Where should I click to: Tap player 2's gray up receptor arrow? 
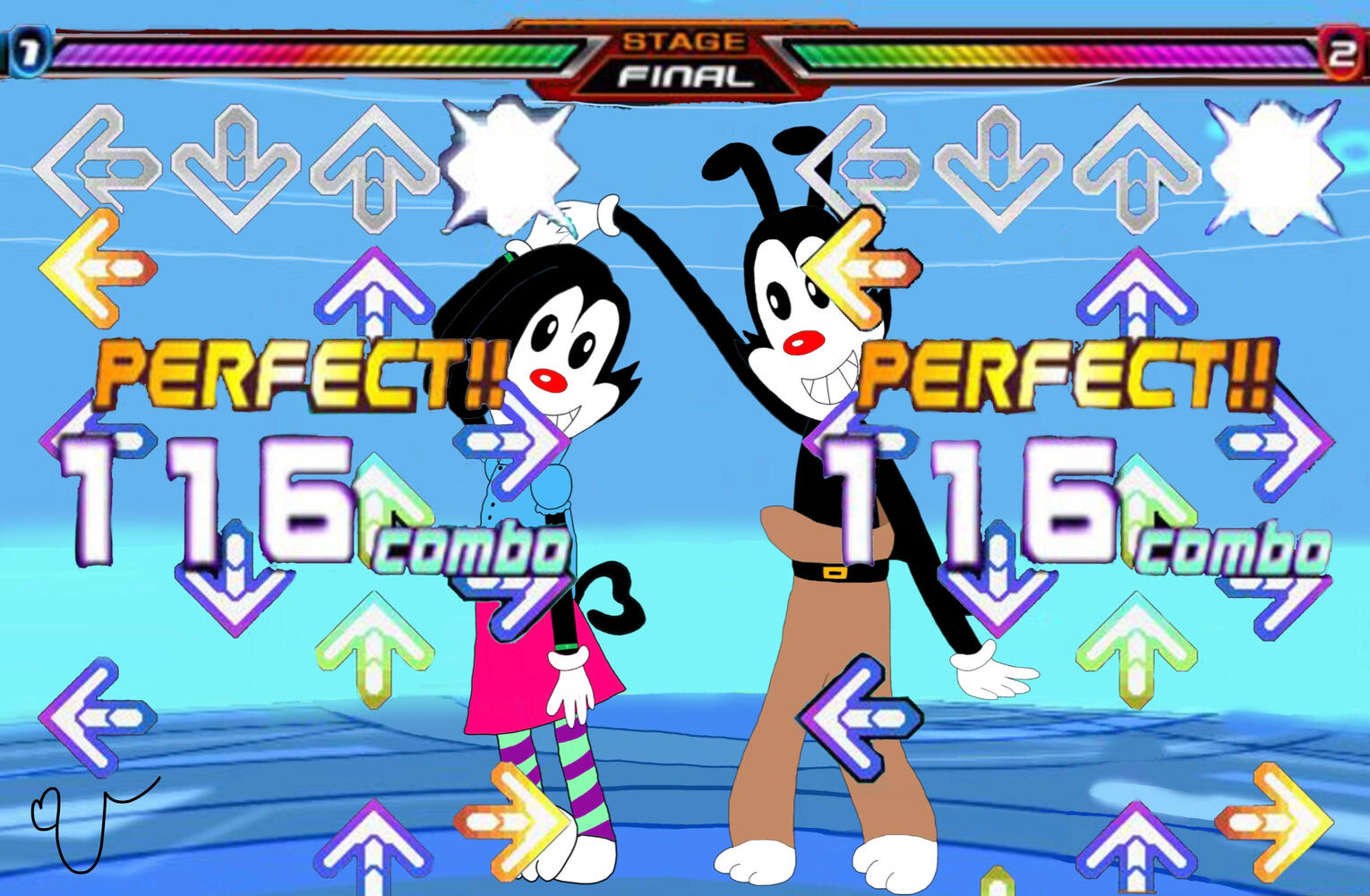(x=1136, y=167)
